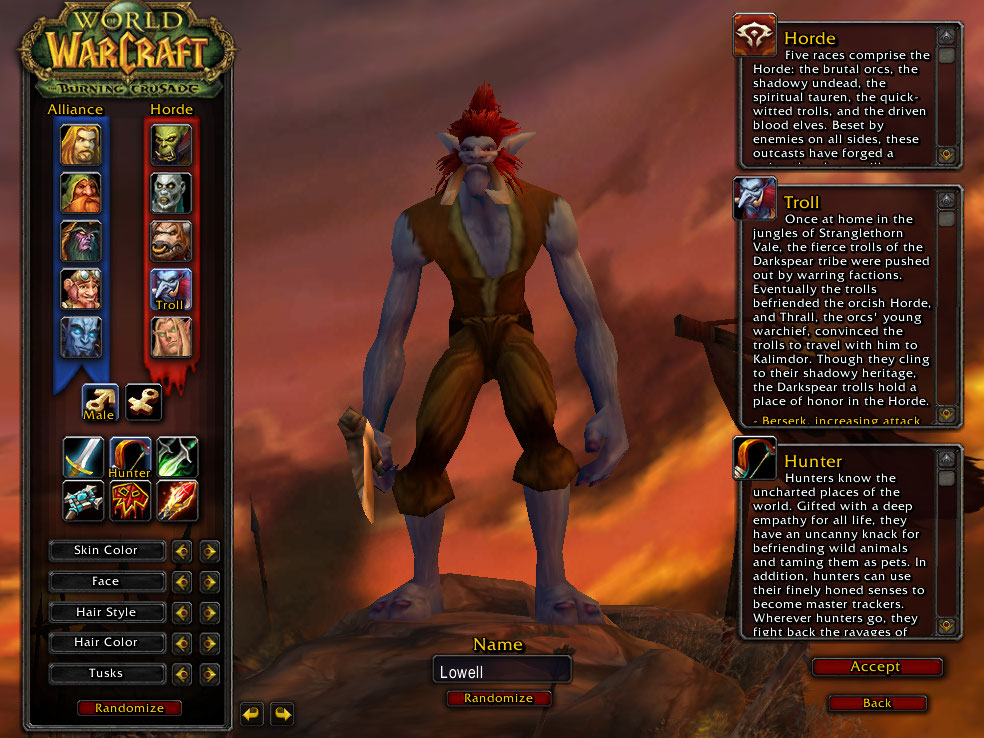This screenshot has height=738, width=984.
Task: Pick the Night Elf race portrait
Action: (80, 240)
